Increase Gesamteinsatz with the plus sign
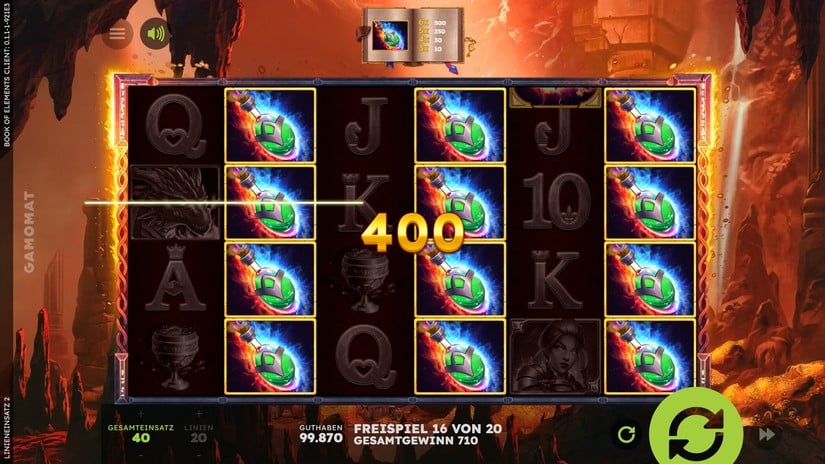Image resolution: width=825 pixels, height=464 pixels. pyautogui.click(x=141, y=413)
